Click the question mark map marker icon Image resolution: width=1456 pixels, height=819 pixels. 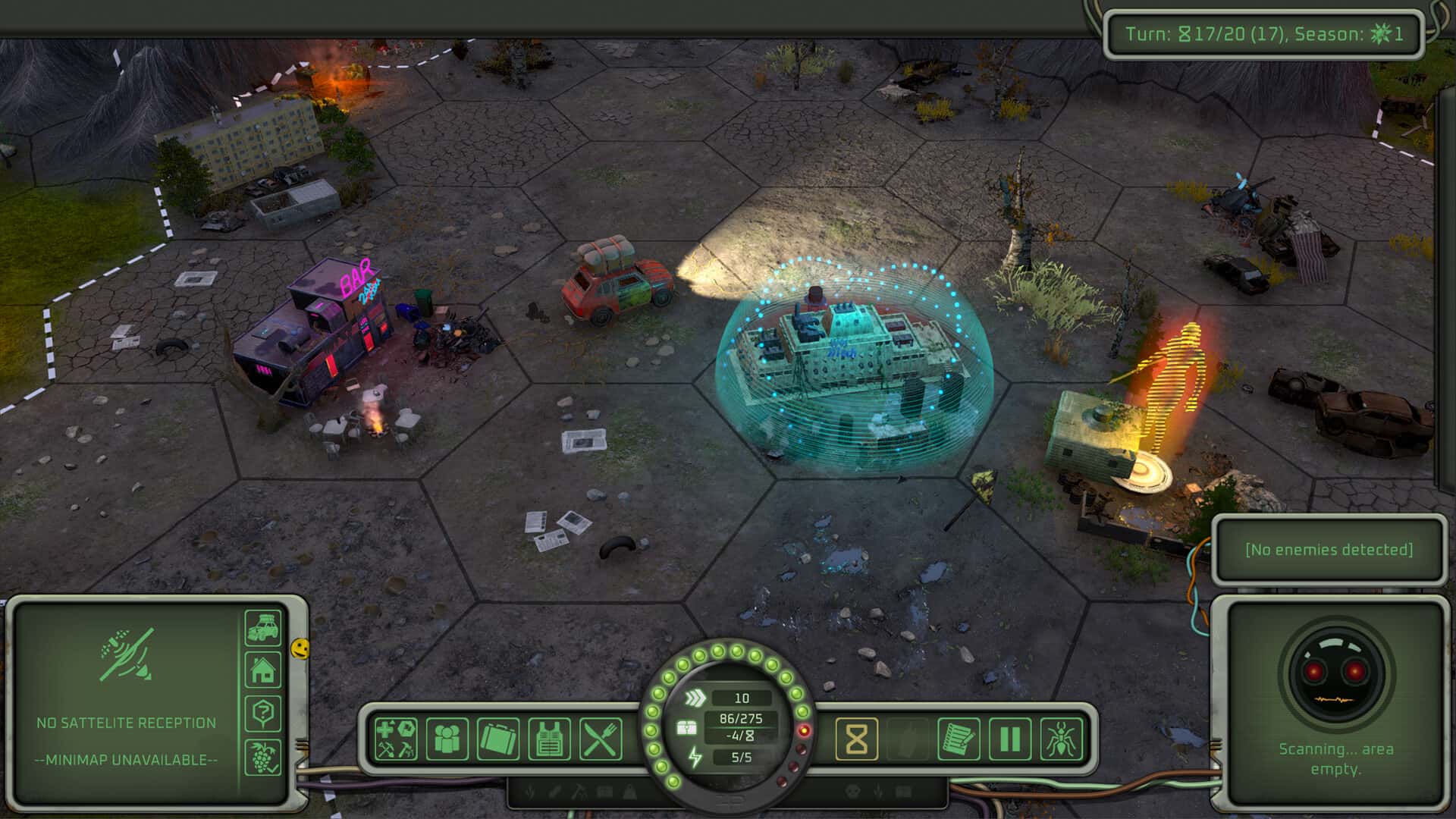pos(262,714)
